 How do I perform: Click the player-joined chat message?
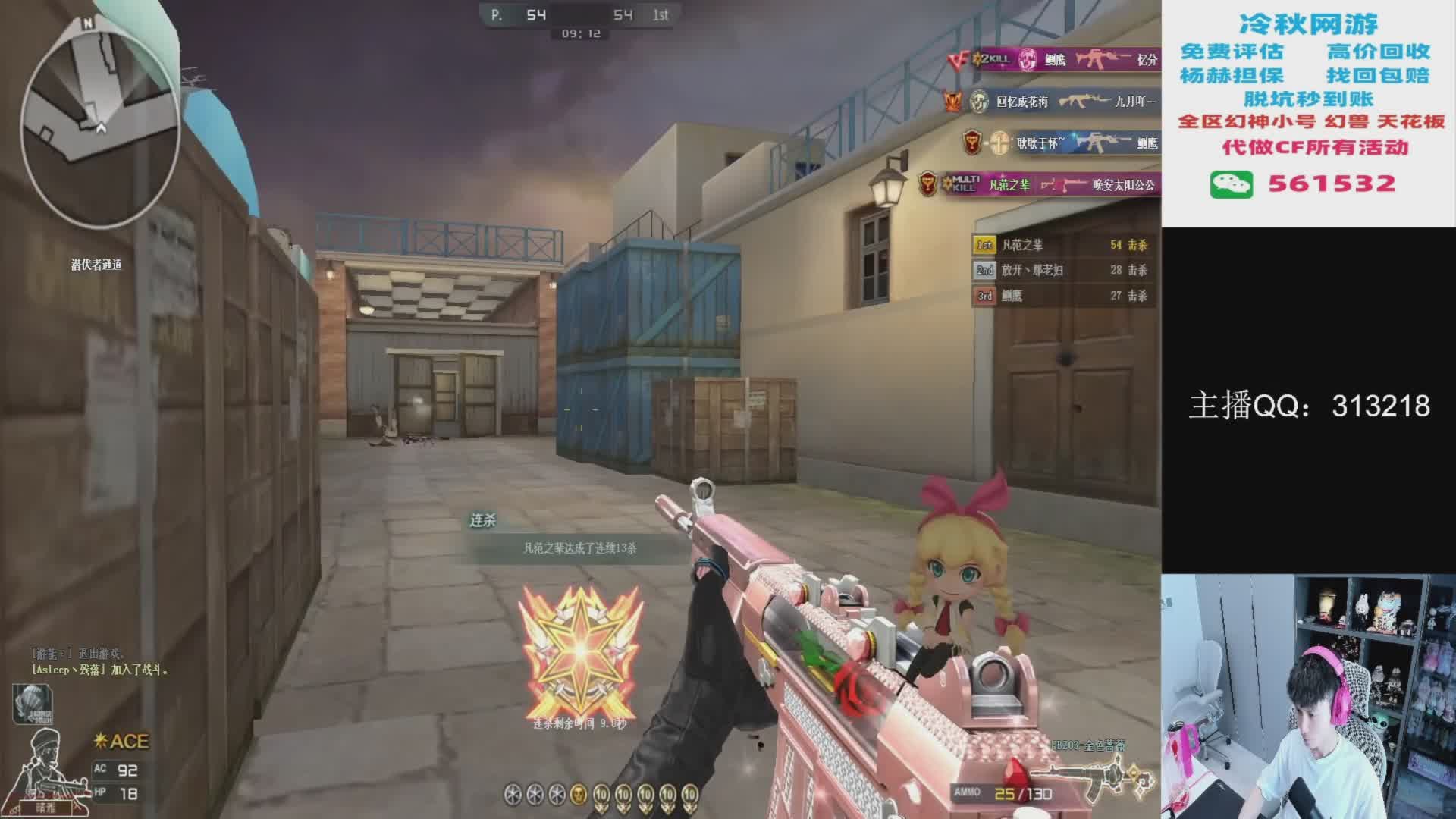tap(100, 670)
